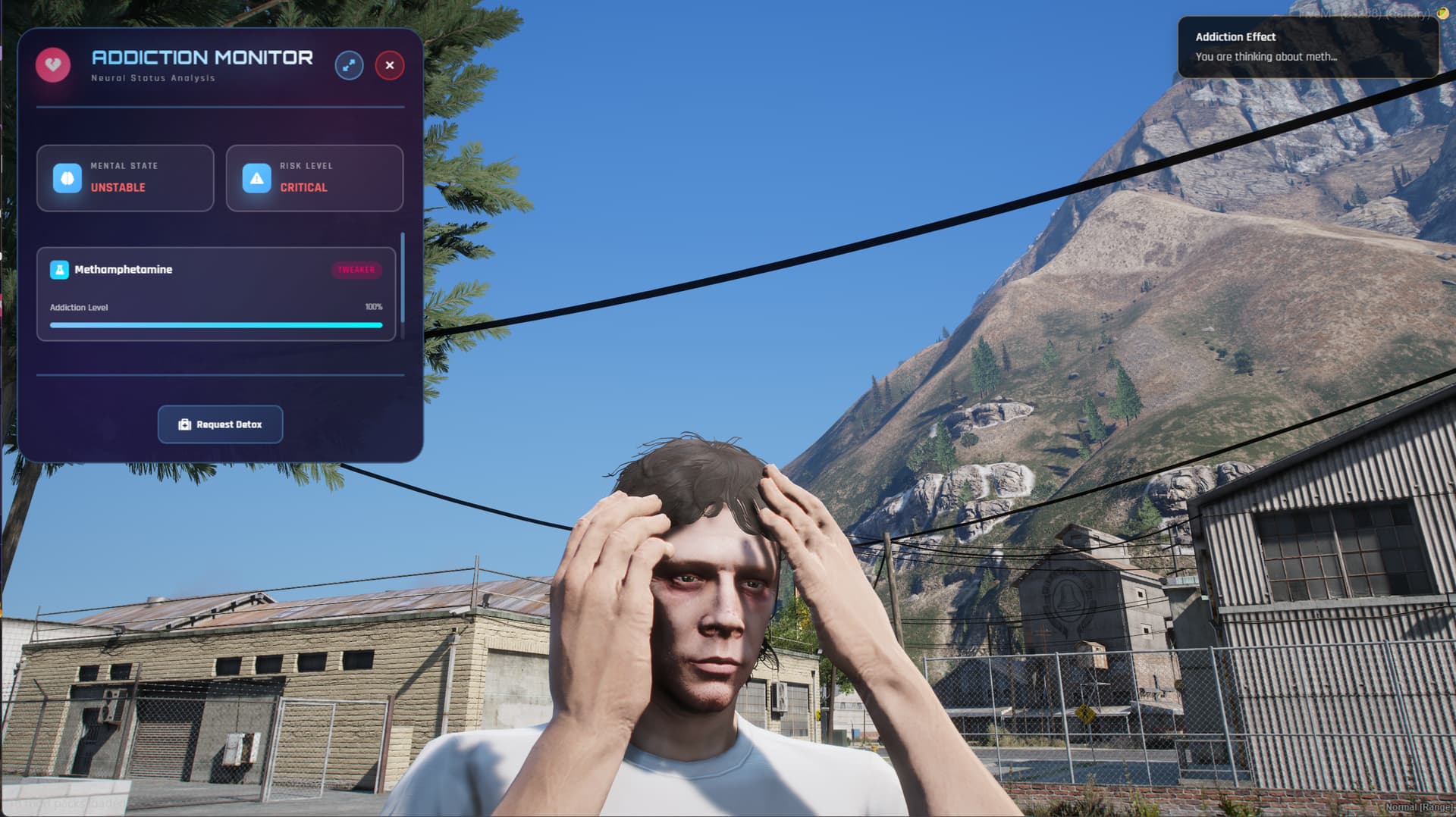1456x817 pixels.
Task: Click the Addiction Effect notification
Action: 1307,47
